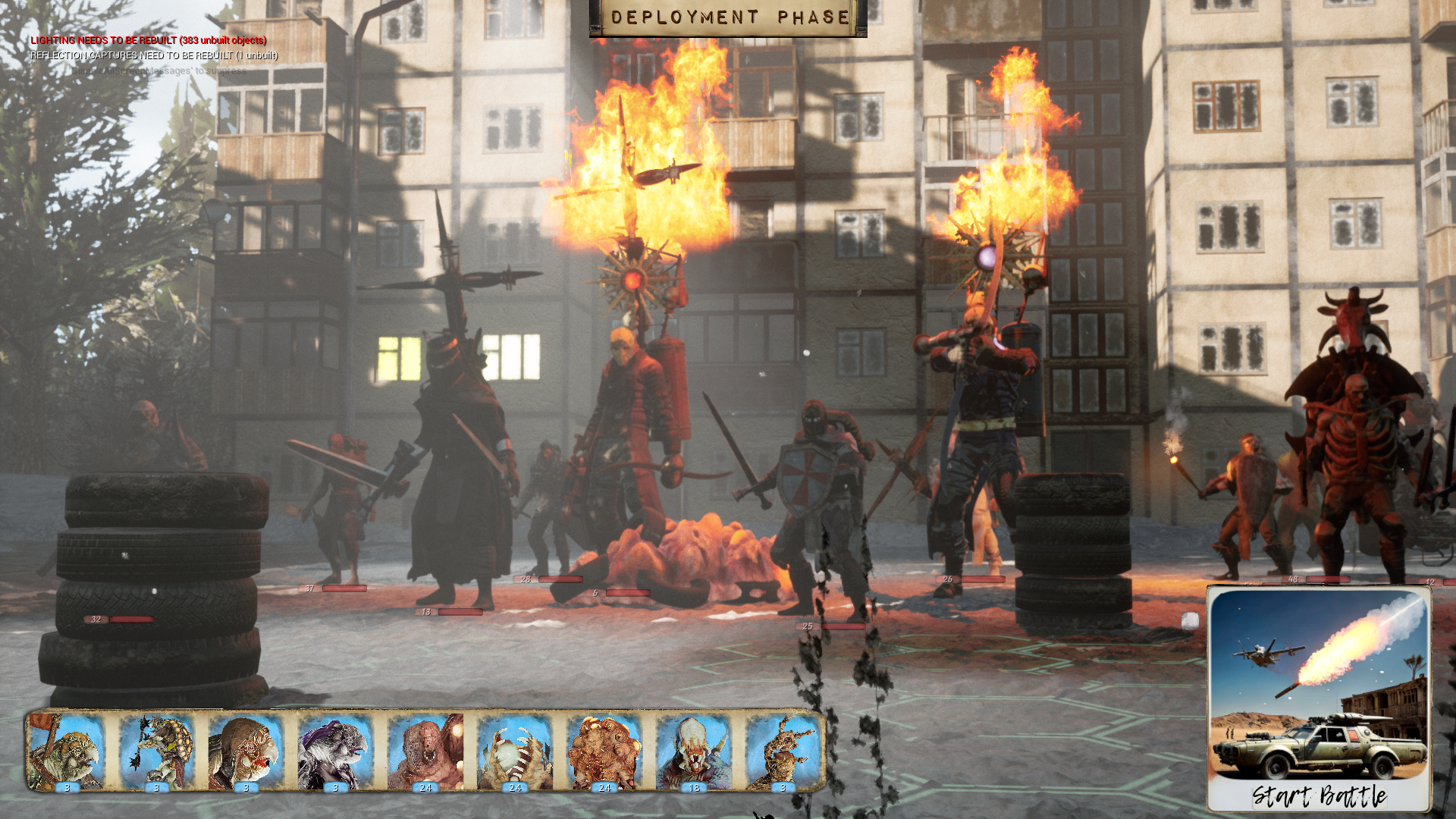This screenshot has width=1456, height=819.
Task: Select the turtle warrior with banner
Action: coord(67,752)
